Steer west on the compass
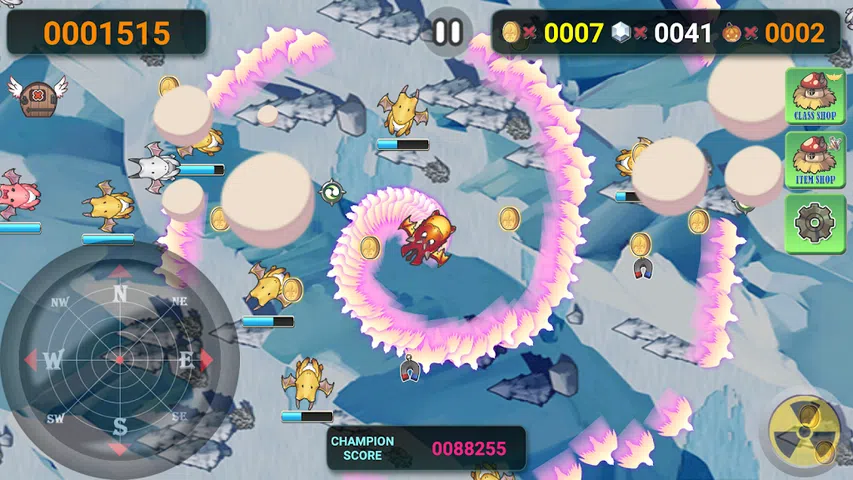This screenshot has width=853, height=480. pos(52,359)
